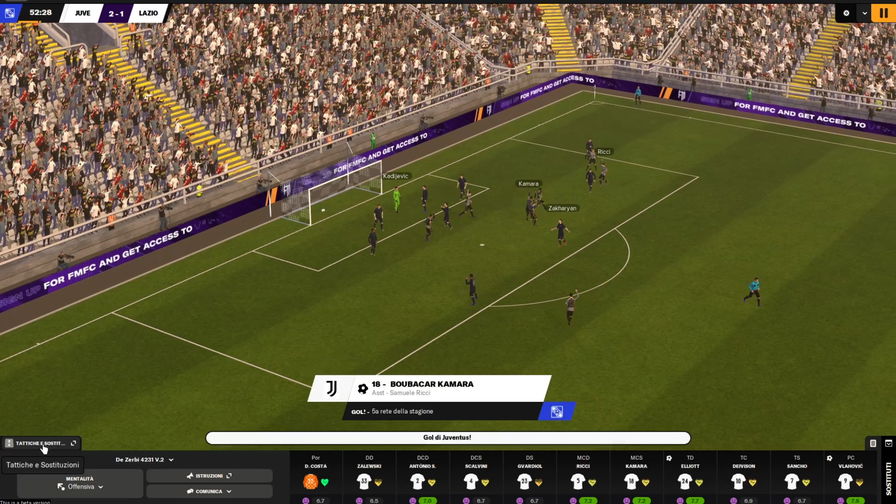896x504 pixels.
Task: Open the Comunica dropdown
Action: 209,491
